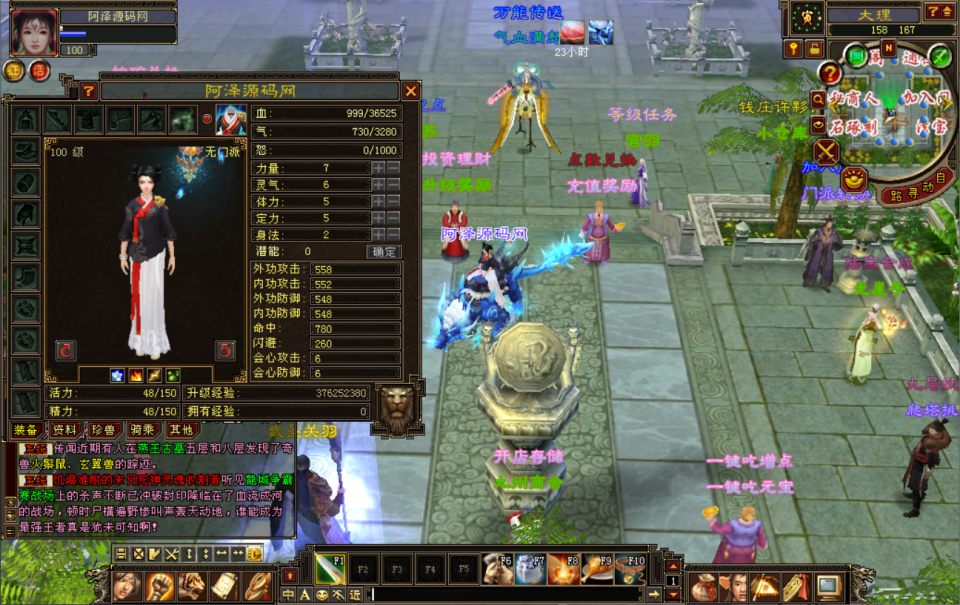The width and height of the screenshot is (960, 605).
Task: Select the 其他 other tab
Action: pyautogui.click(x=181, y=428)
